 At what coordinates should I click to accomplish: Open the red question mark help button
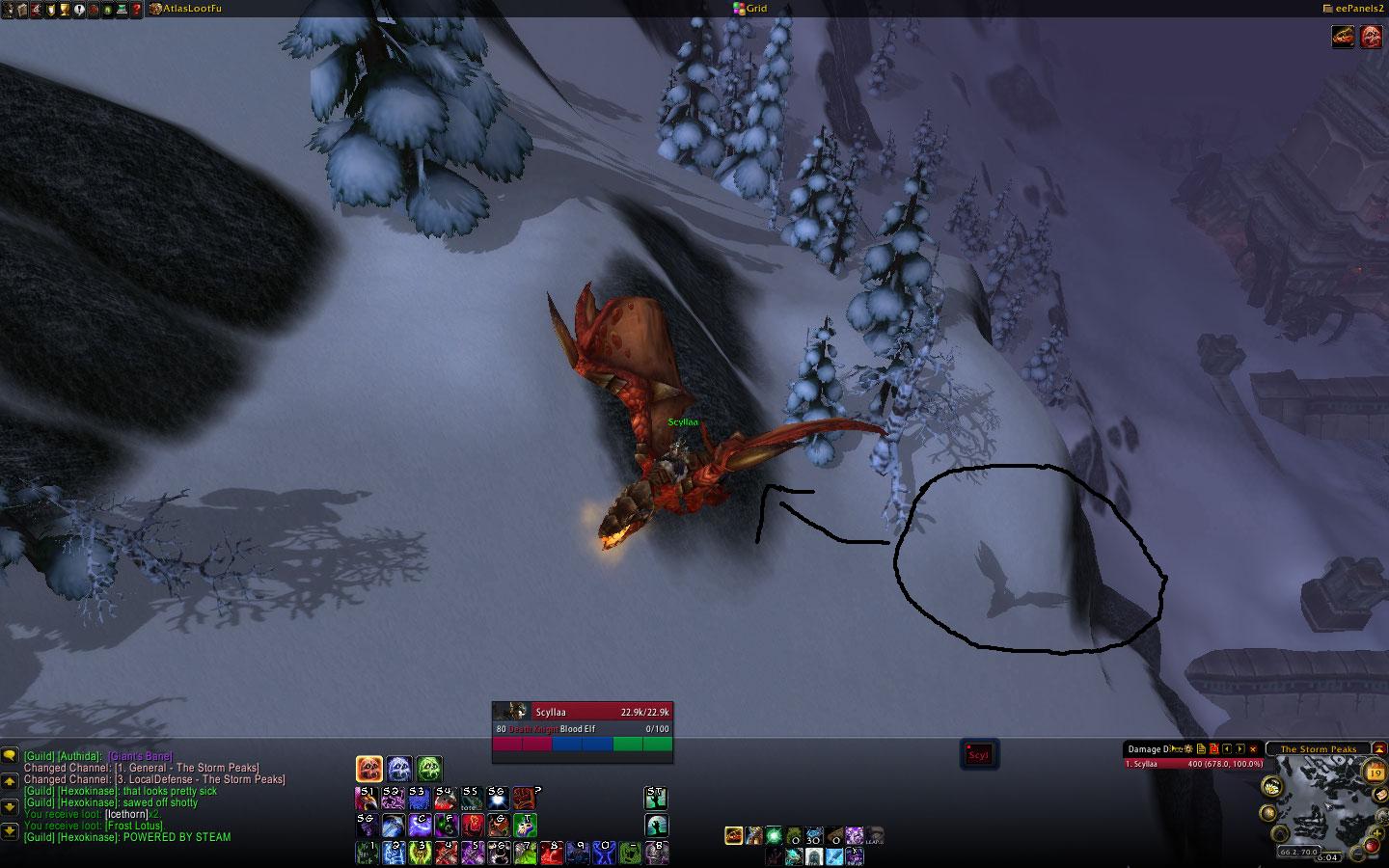[137, 9]
